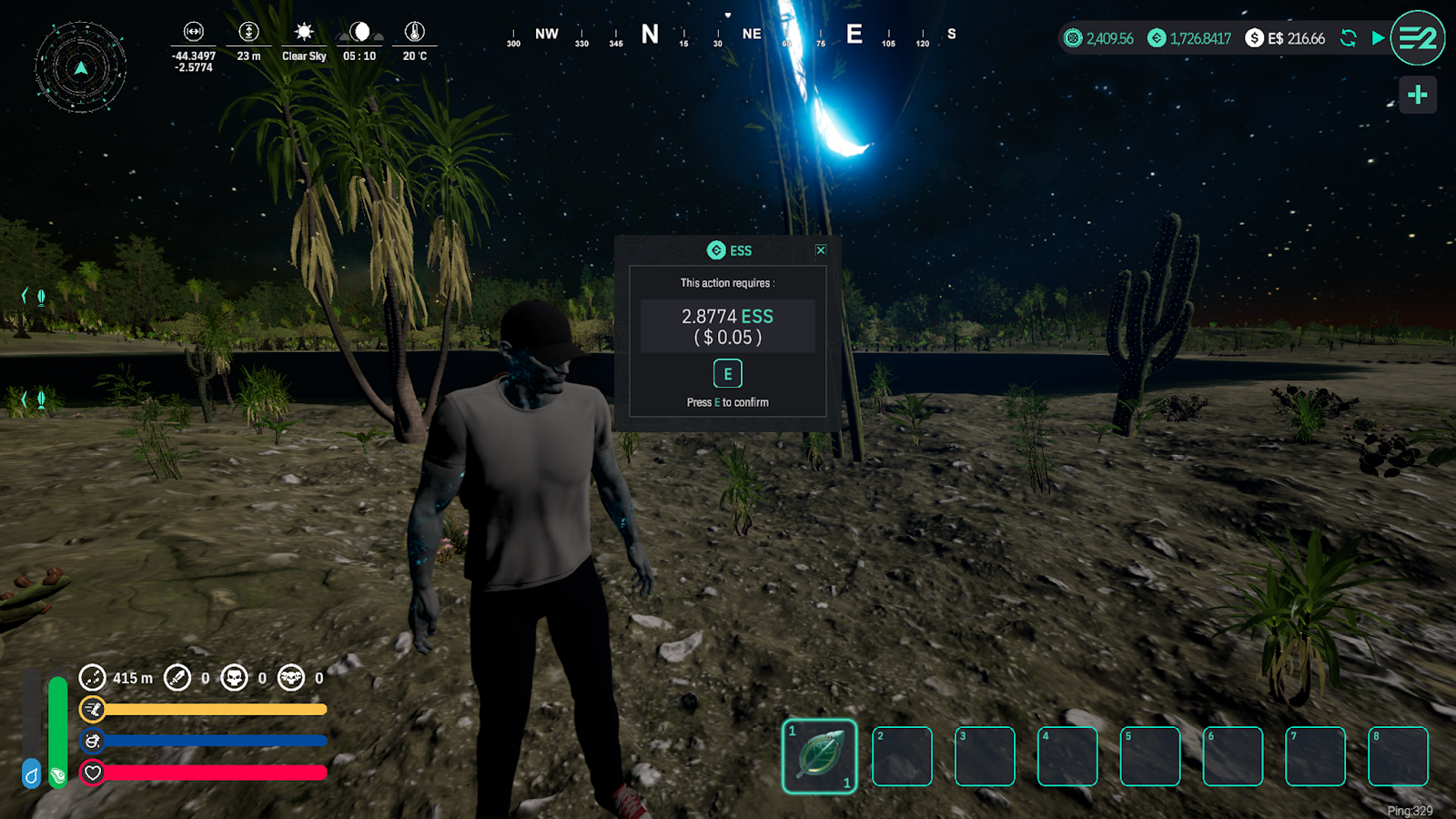The width and height of the screenshot is (1456, 819).
Task: Click the plus button under the logo
Action: tap(1417, 95)
